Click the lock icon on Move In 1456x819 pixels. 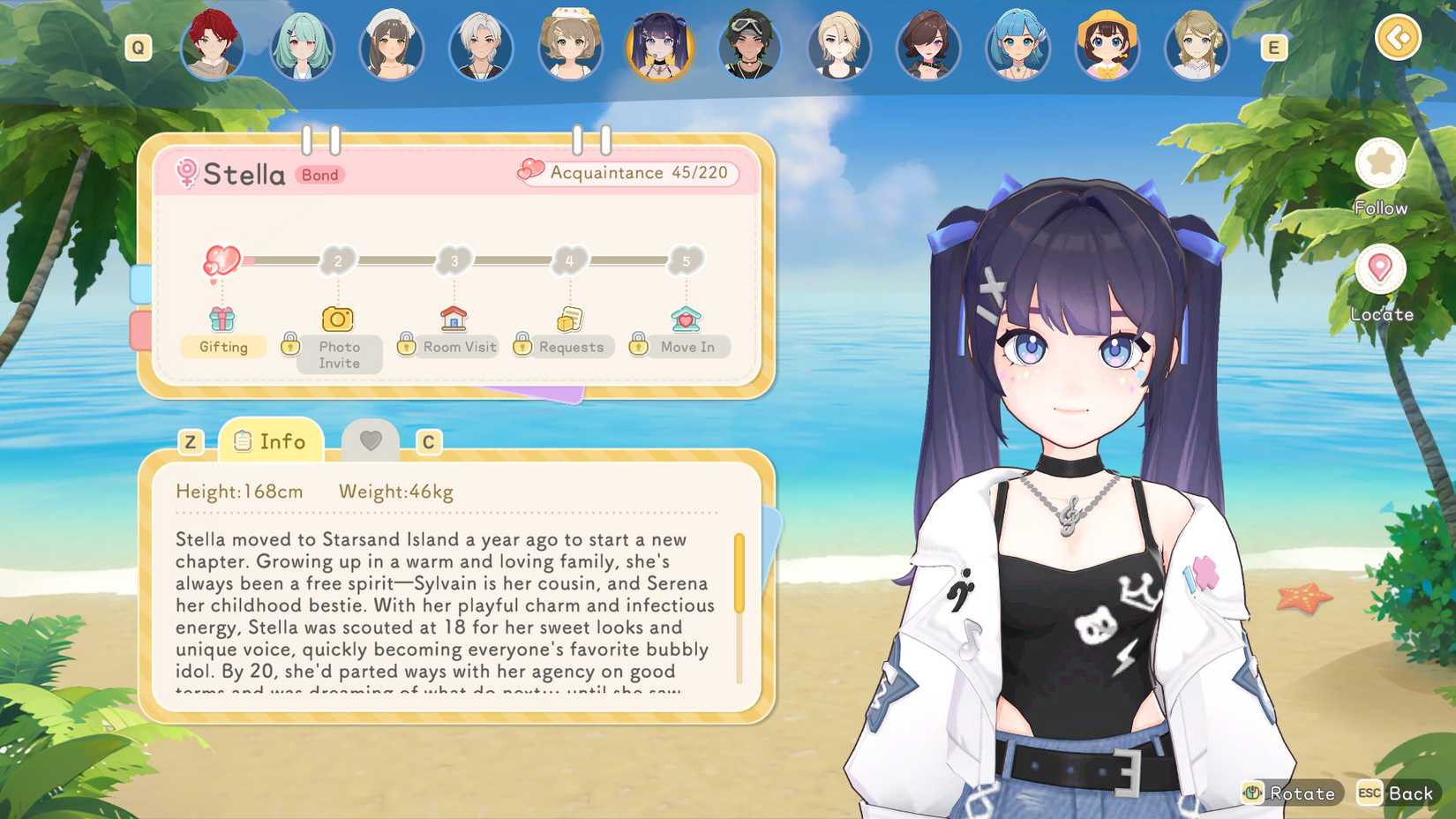[x=638, y=345]
